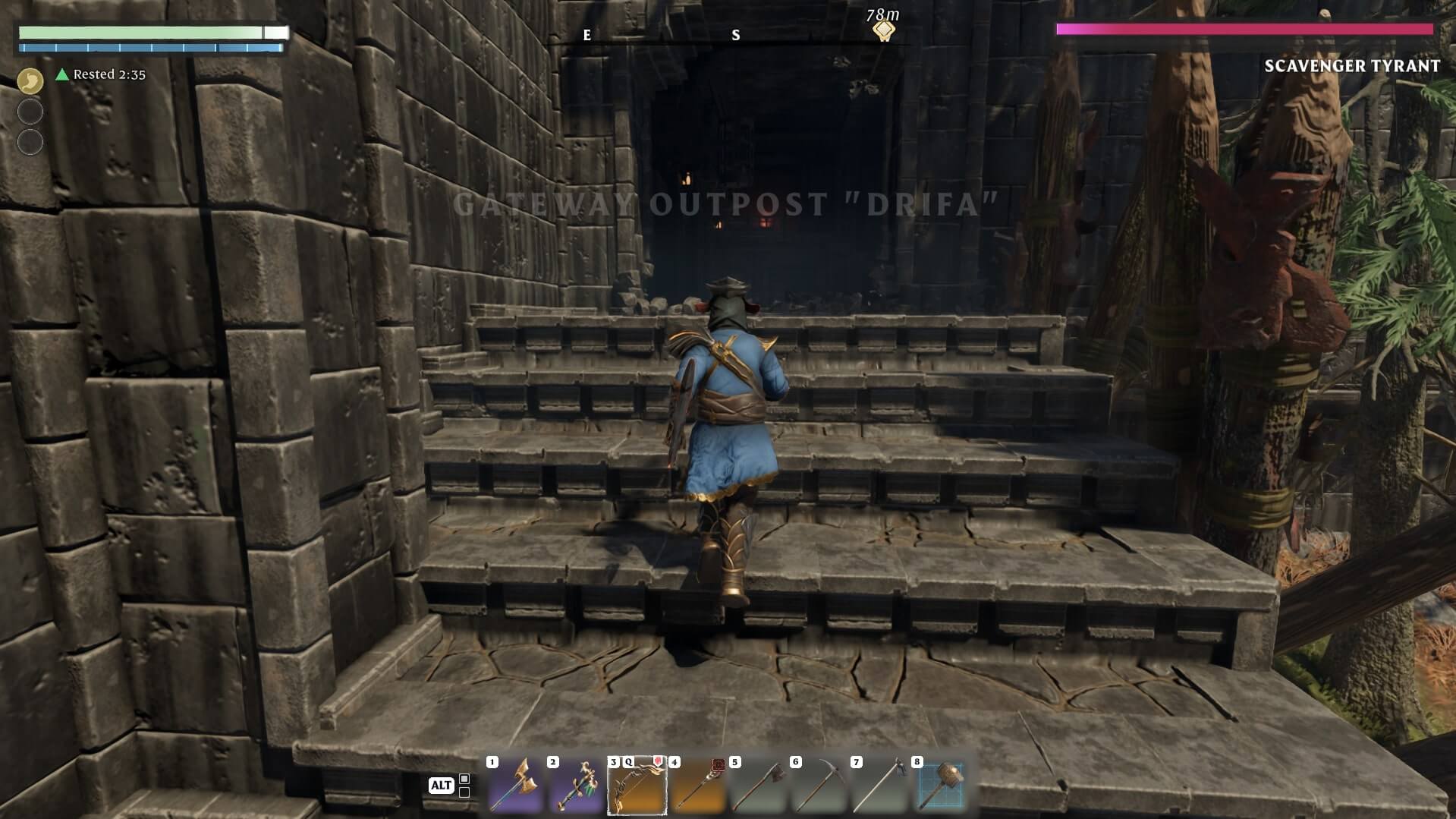Viewport: 1456px width, 819px height.
Task: Choose the felling axe in slot 5
Action: pos(758,786)
